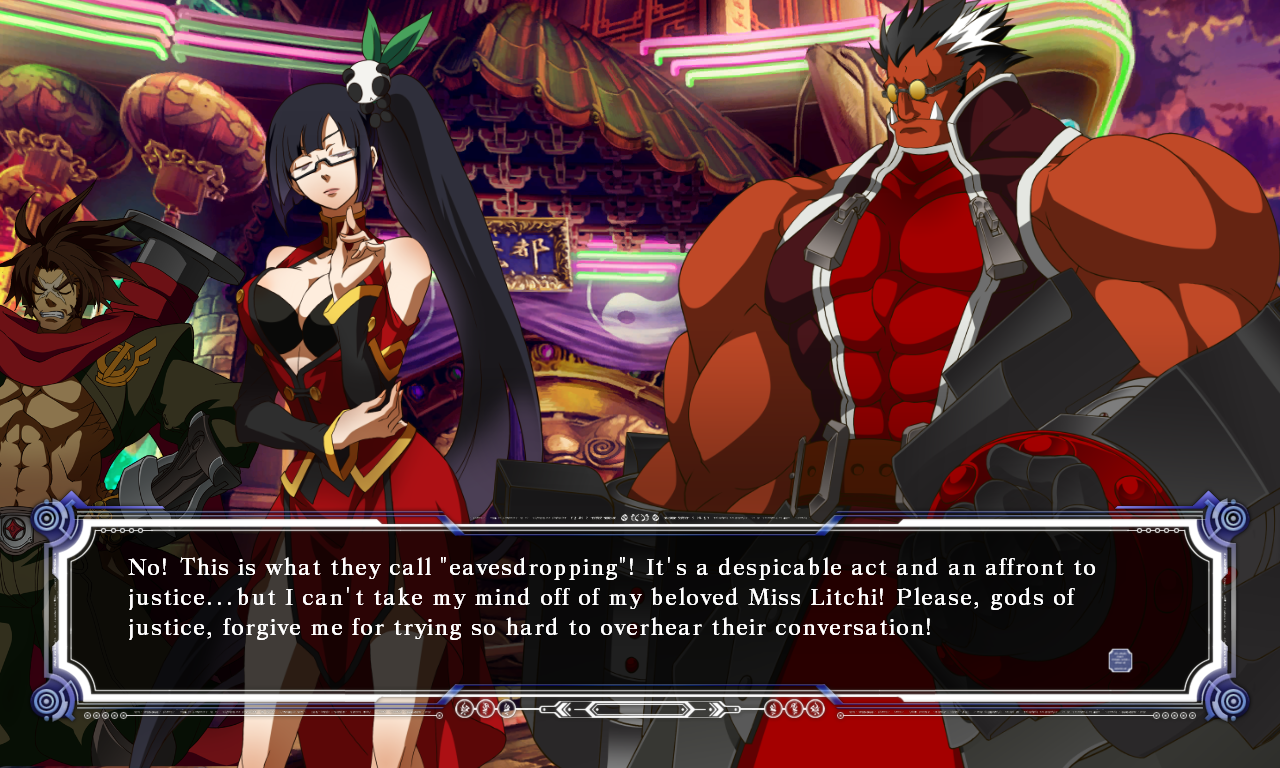Click the blue text-advance indicator icon
Screen dimensions: 1280x768
pyautogui.click(x=1120, y=660)
